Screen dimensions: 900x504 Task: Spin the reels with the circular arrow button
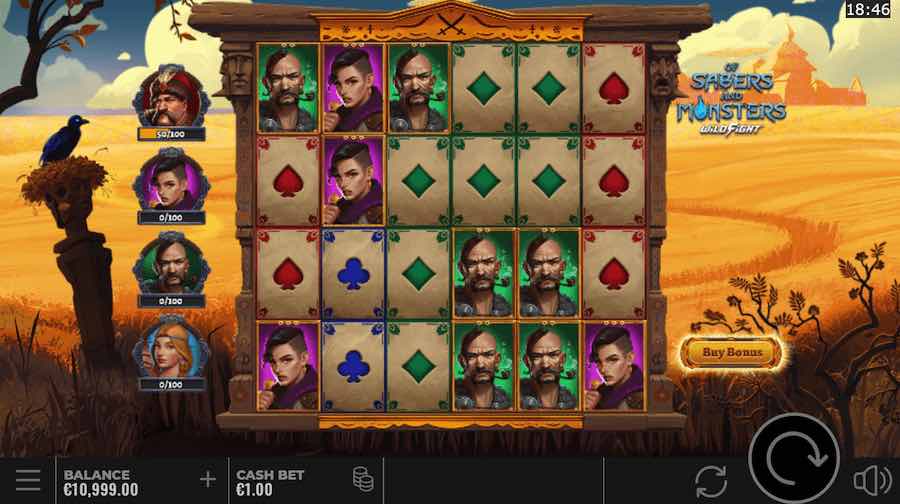[795, 459]
